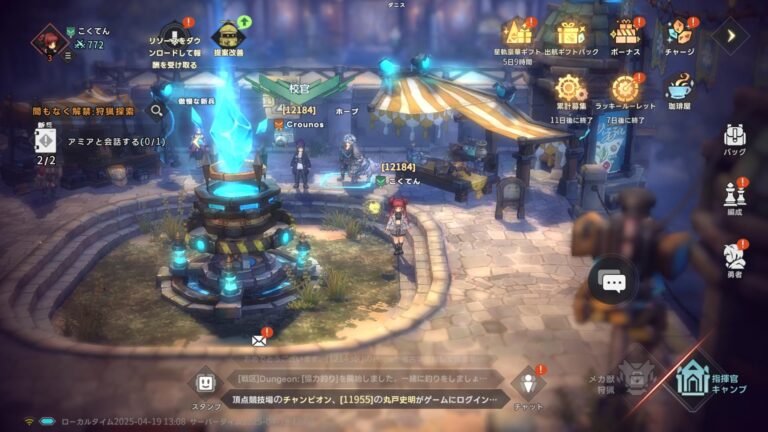Screen dimensions: 768x432
Task: Expand the top-right arrow menu
Action: point(731,36)
